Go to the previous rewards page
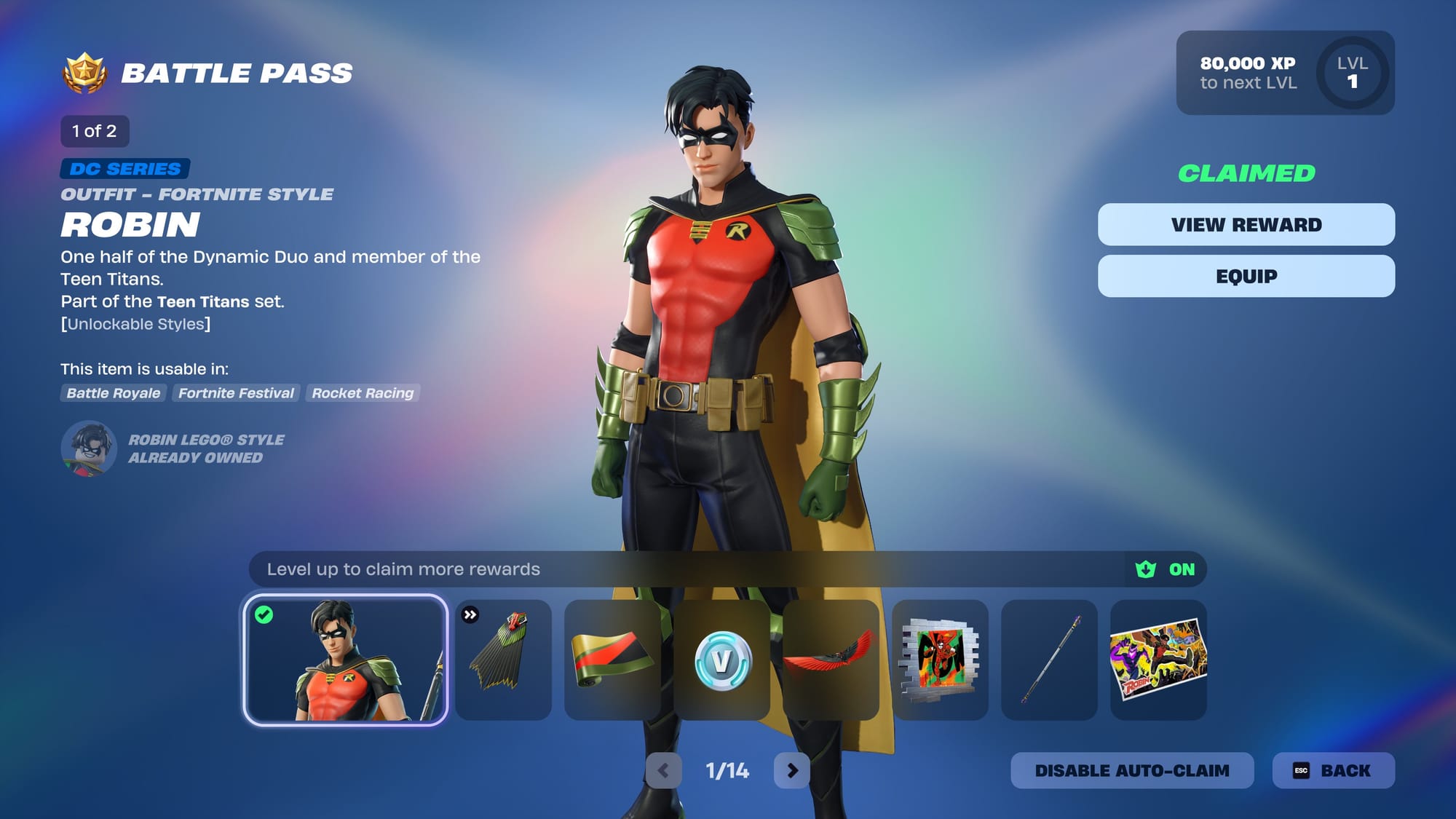The width and height of the screenshot is (1456, 819). 663,770
